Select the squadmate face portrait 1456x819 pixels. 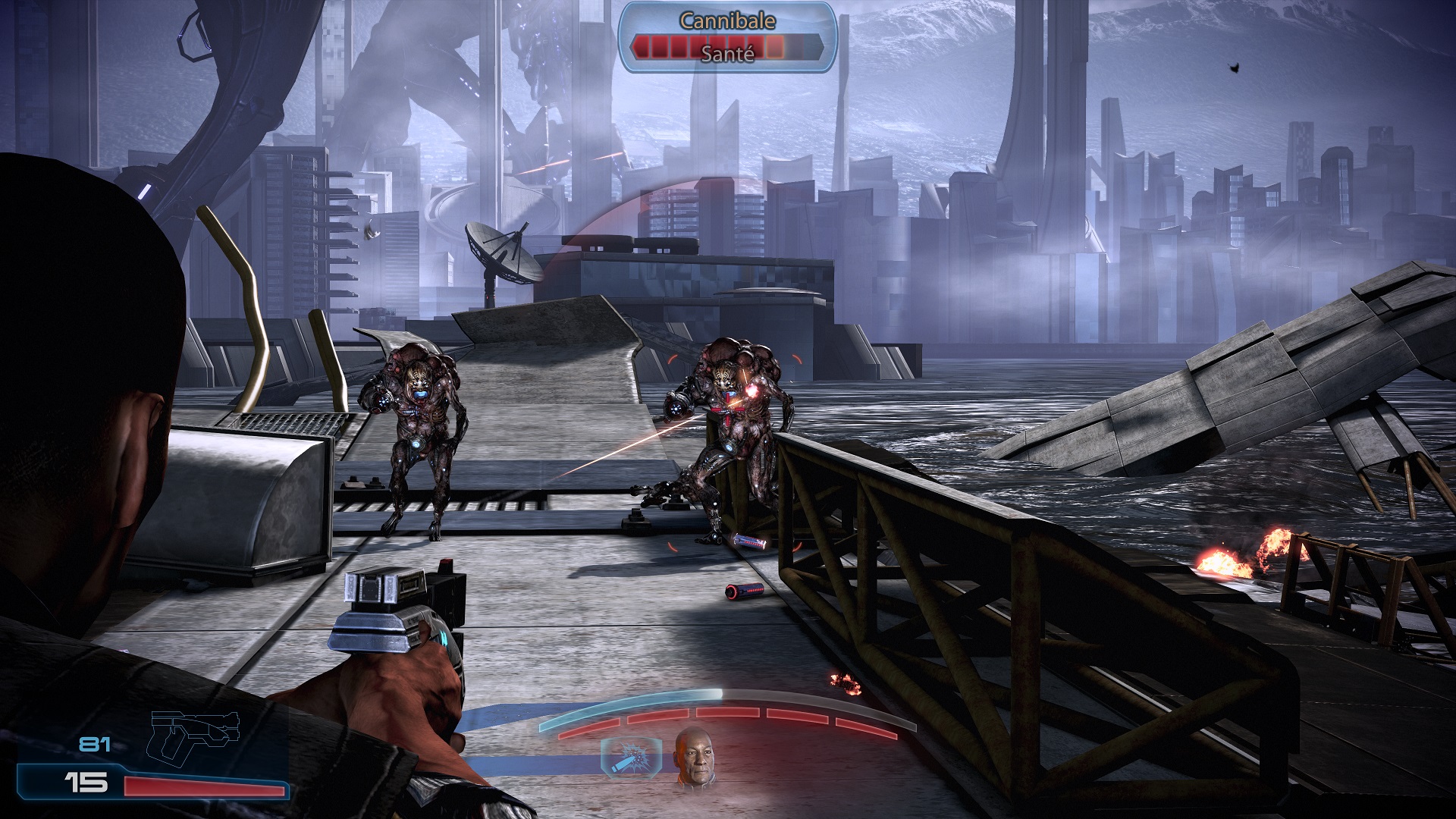(694, 757)
